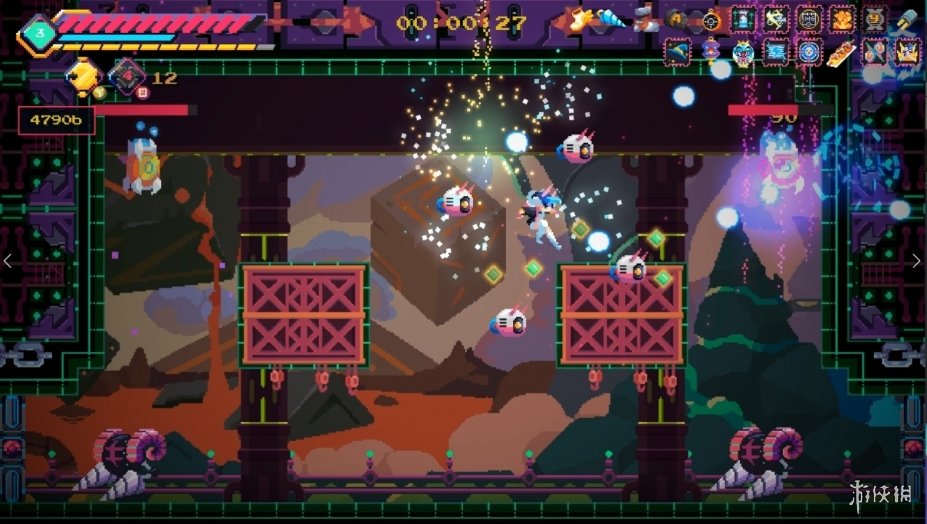Select the gray bullet item icon
927x524 pixels.
(907, 19)
